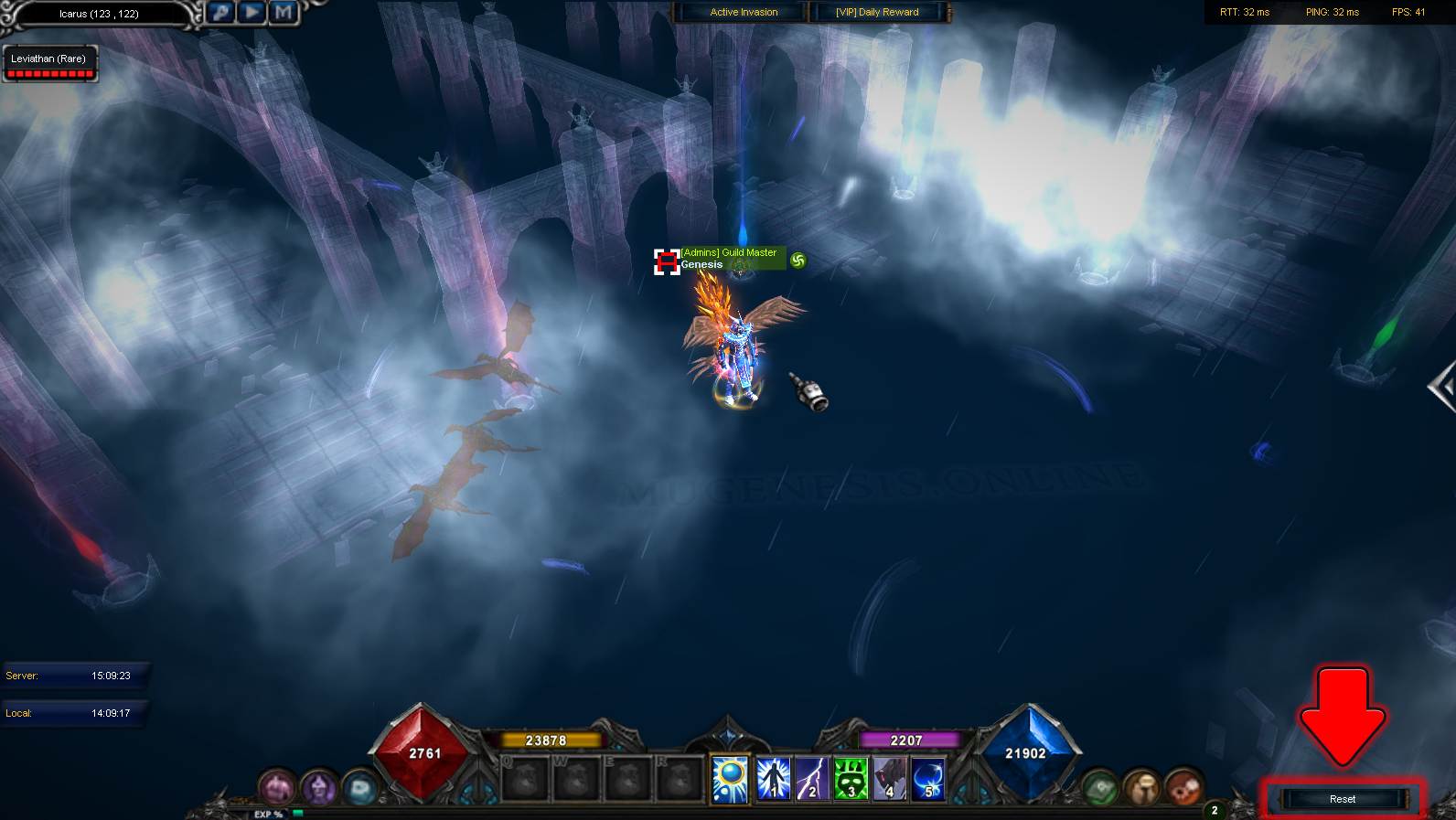Open the map with the M button
Screen dimensions: 1456x820
pyautogui.click(x=284, y=12)
